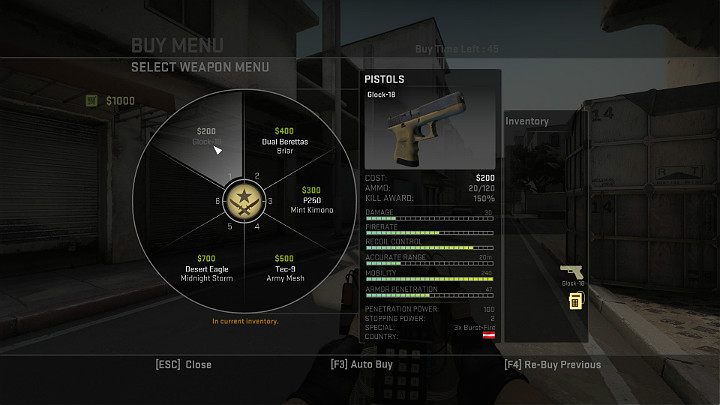
Task: Click the center emblem of the weapon wheel
Action: [x=241, y=203]
